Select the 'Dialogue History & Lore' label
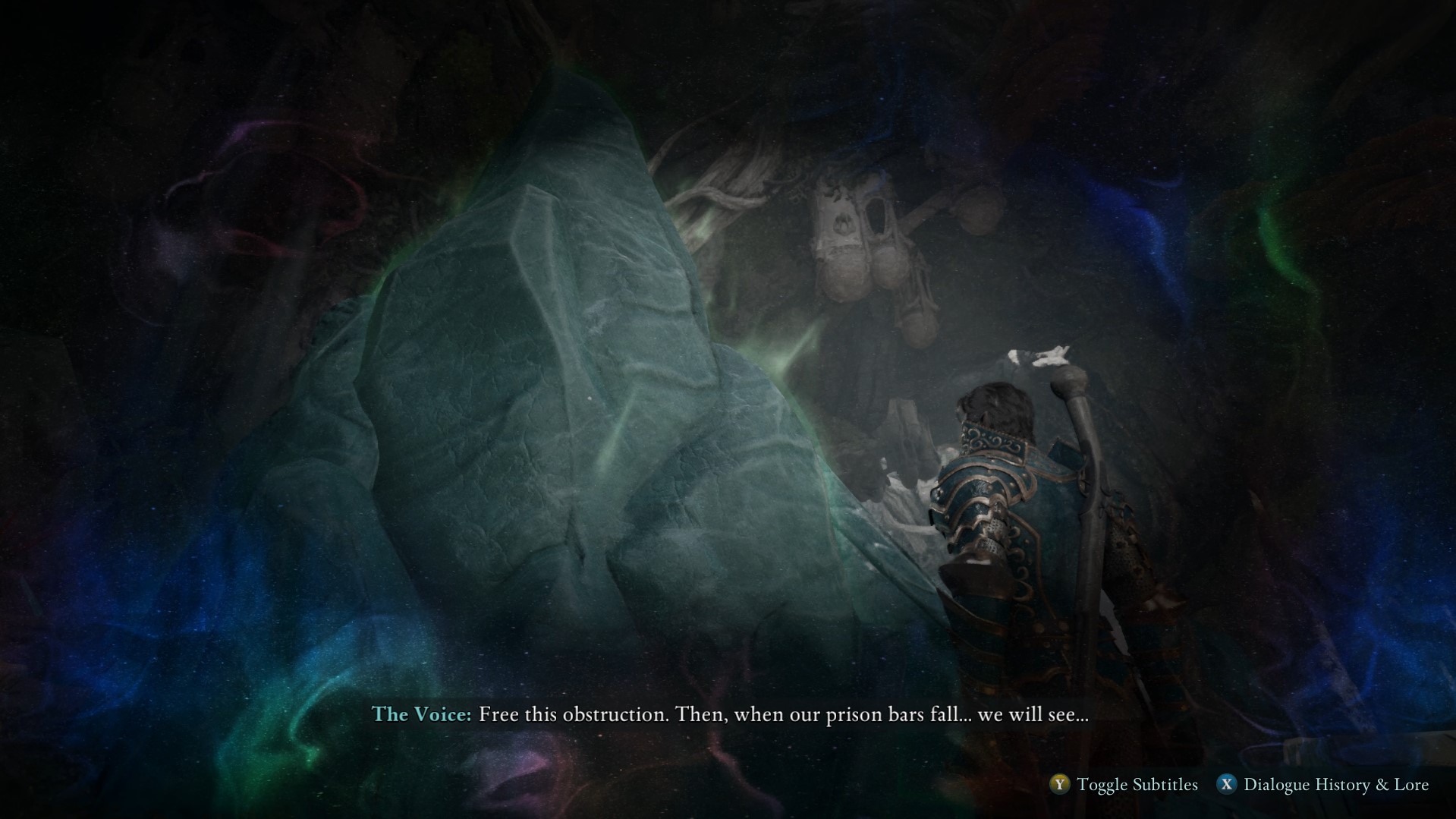This screenshot has height=819, width=1456. tap(1336, 785)
